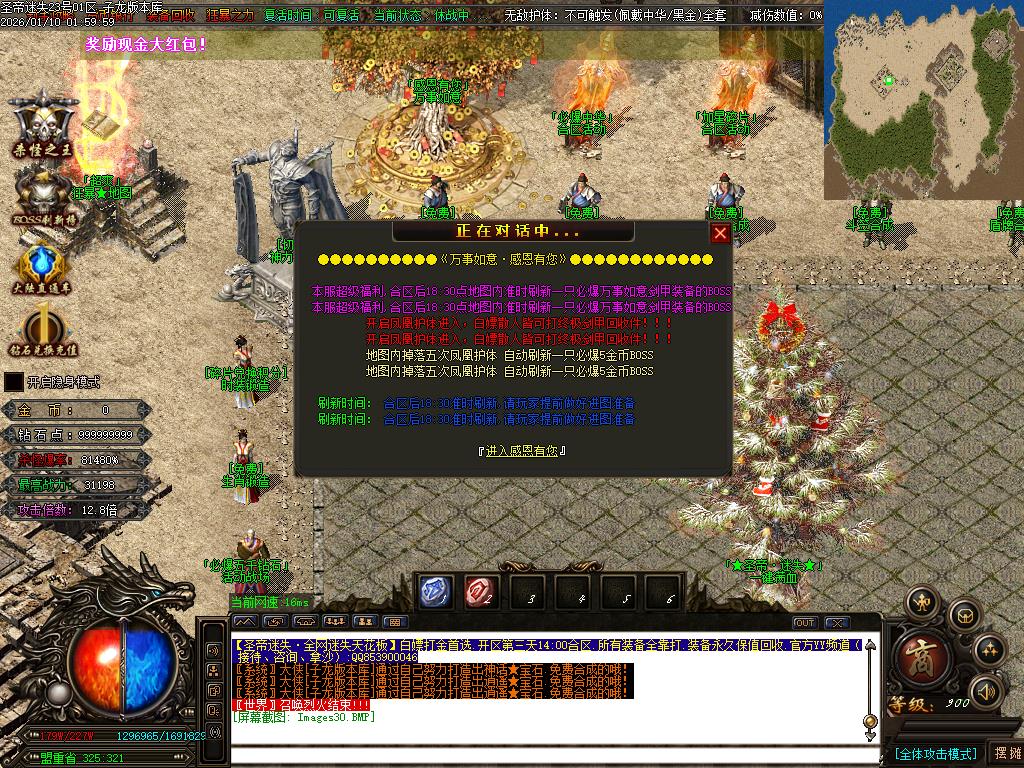Viewport: 1024px width, 768px height.
Task: Switch the 全体攻击模式 attack mode
Action: pos(934,753)
